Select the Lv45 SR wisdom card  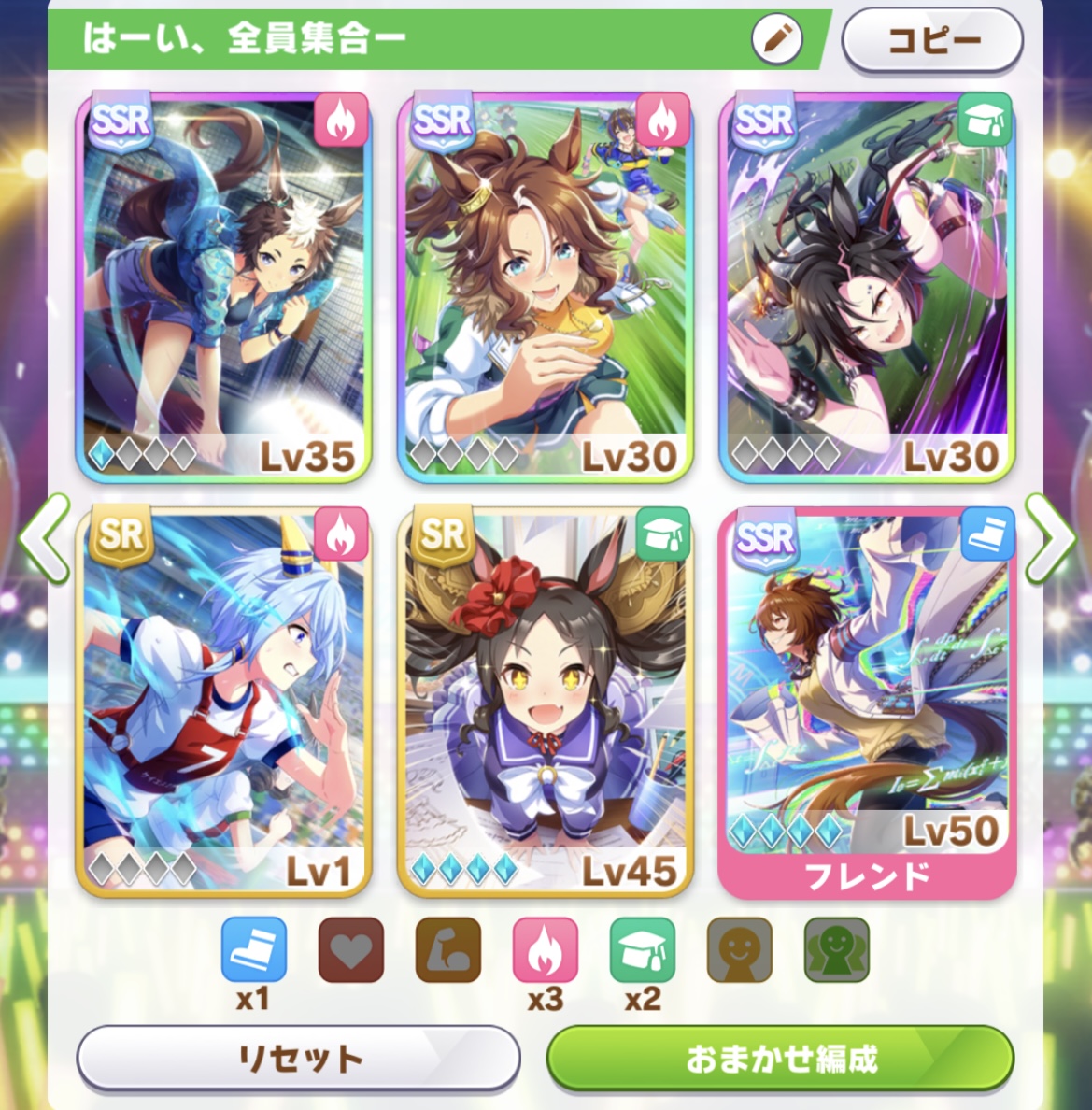(545, 703)
